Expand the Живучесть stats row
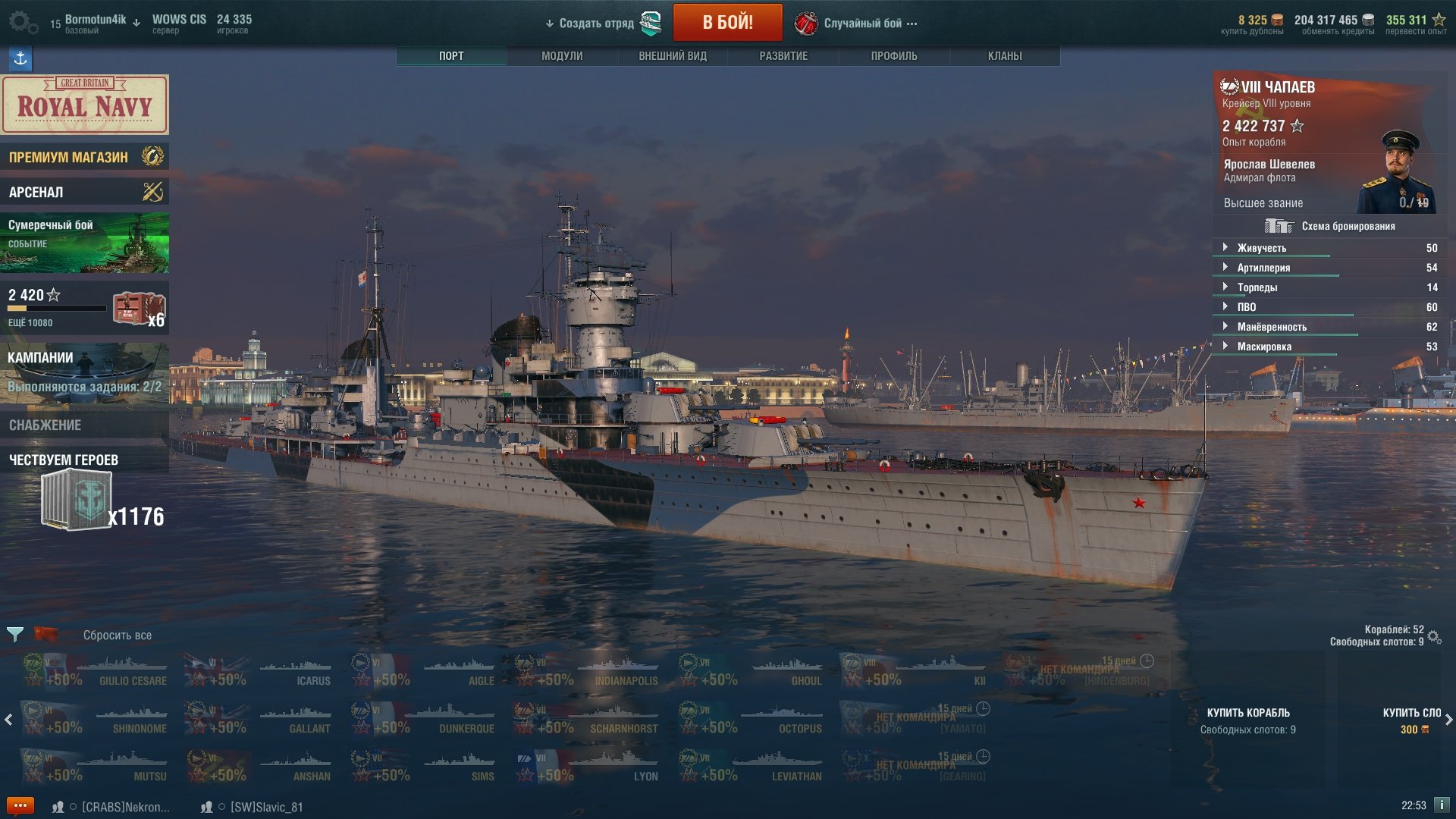Viewport: 1456px width, 819px height. pos(1261,248)
